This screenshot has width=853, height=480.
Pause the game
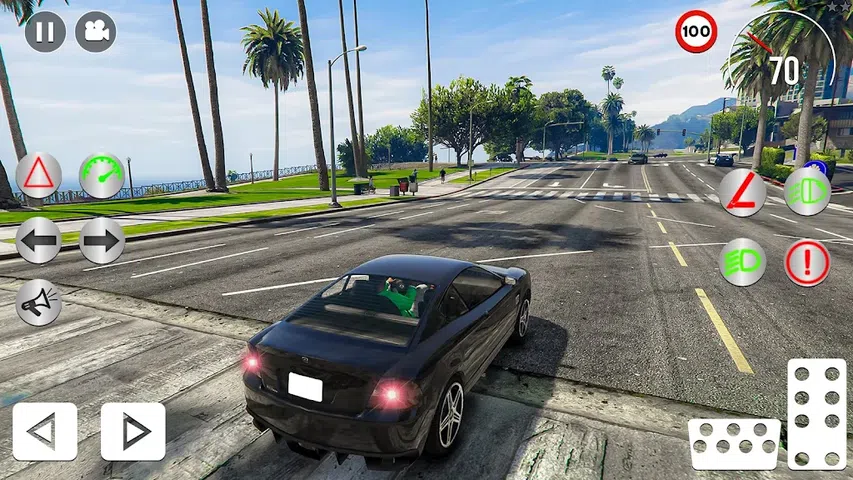(x=45, y=31)
